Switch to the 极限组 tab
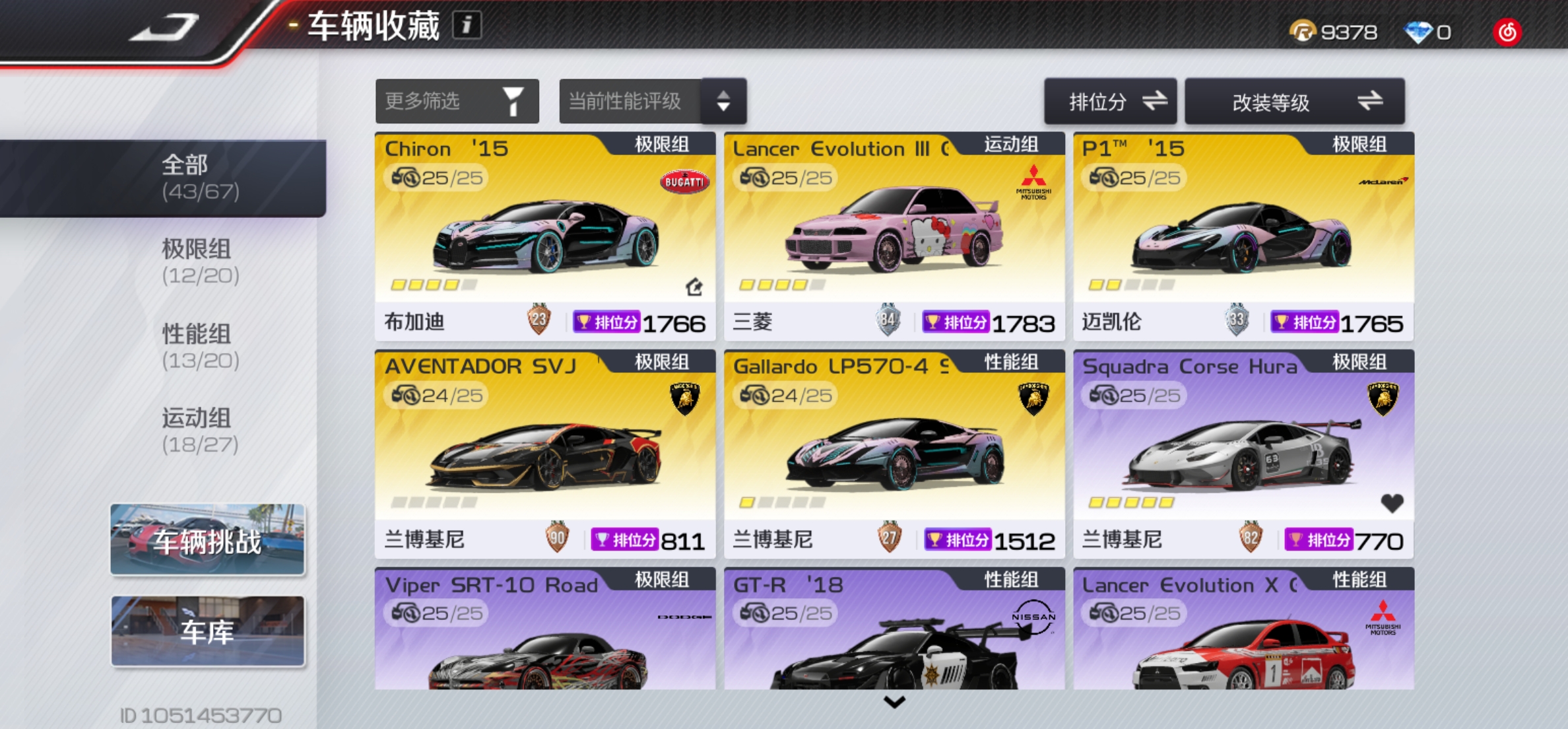Image resolution: width=1568 pixels, height=729 pixels. coord(197,261)
